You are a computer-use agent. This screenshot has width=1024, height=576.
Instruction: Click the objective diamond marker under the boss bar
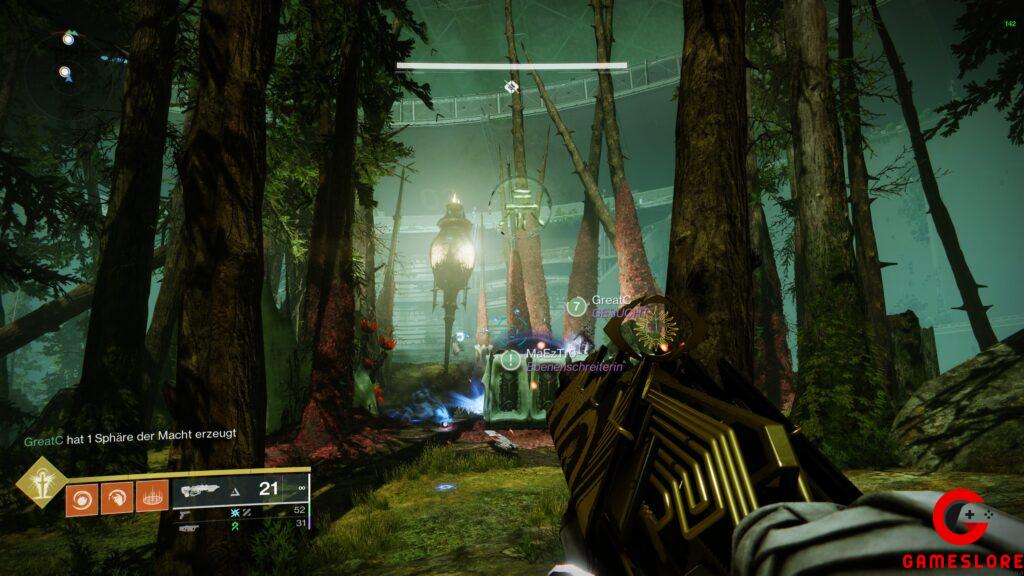(x=511, y=87)
